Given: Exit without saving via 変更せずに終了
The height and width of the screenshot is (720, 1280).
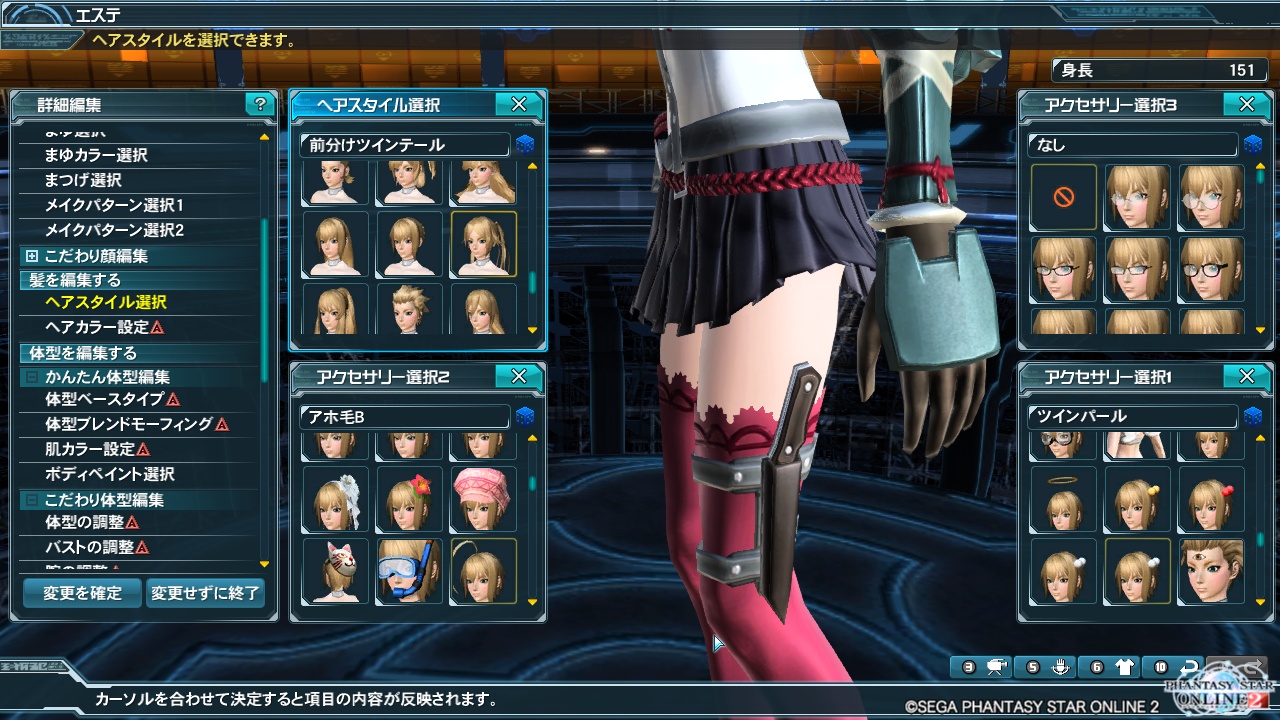Looking at the screenshot, I should tap(205, 593).
